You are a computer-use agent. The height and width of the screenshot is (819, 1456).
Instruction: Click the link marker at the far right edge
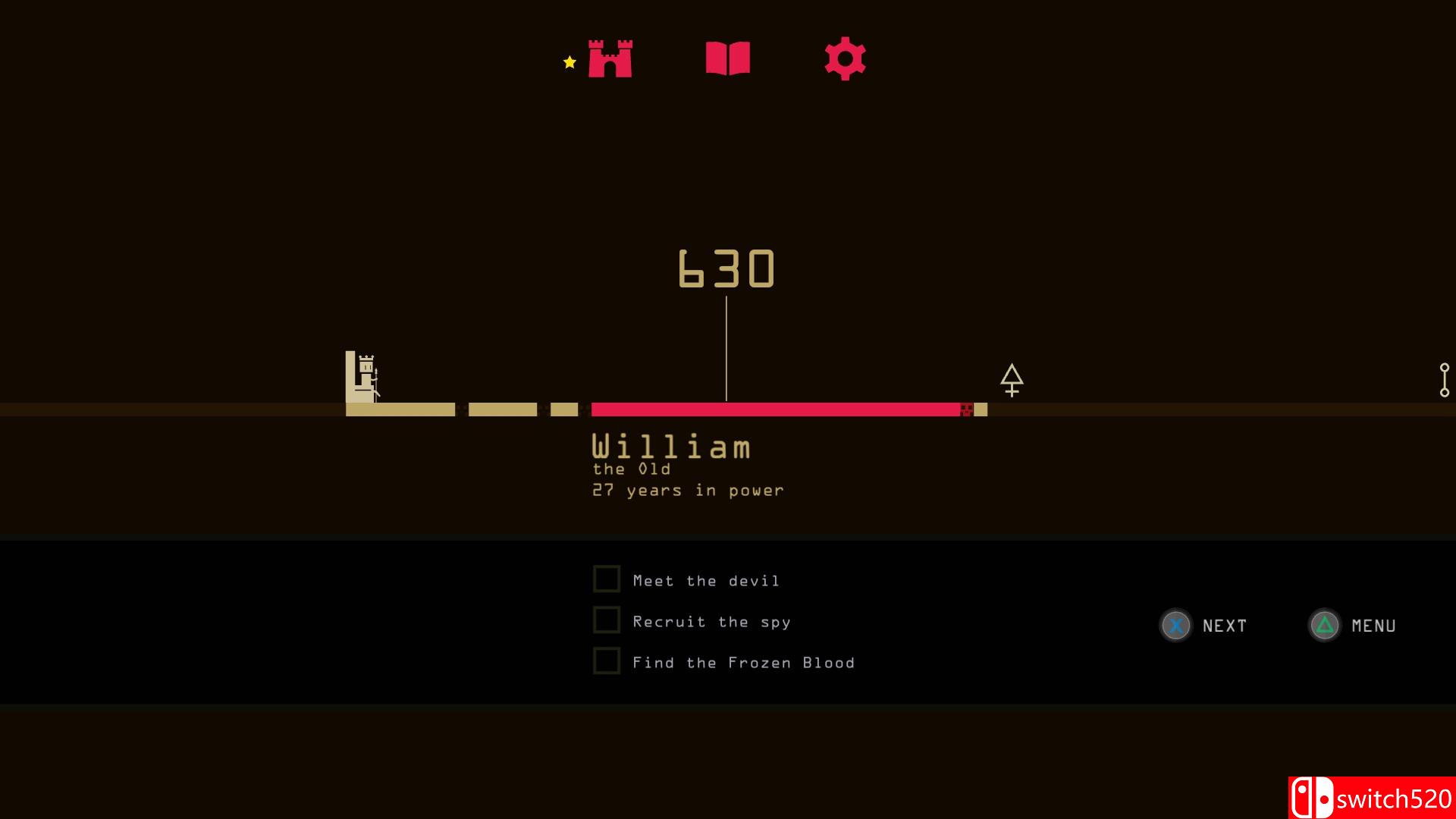[x=1443, y=379]
